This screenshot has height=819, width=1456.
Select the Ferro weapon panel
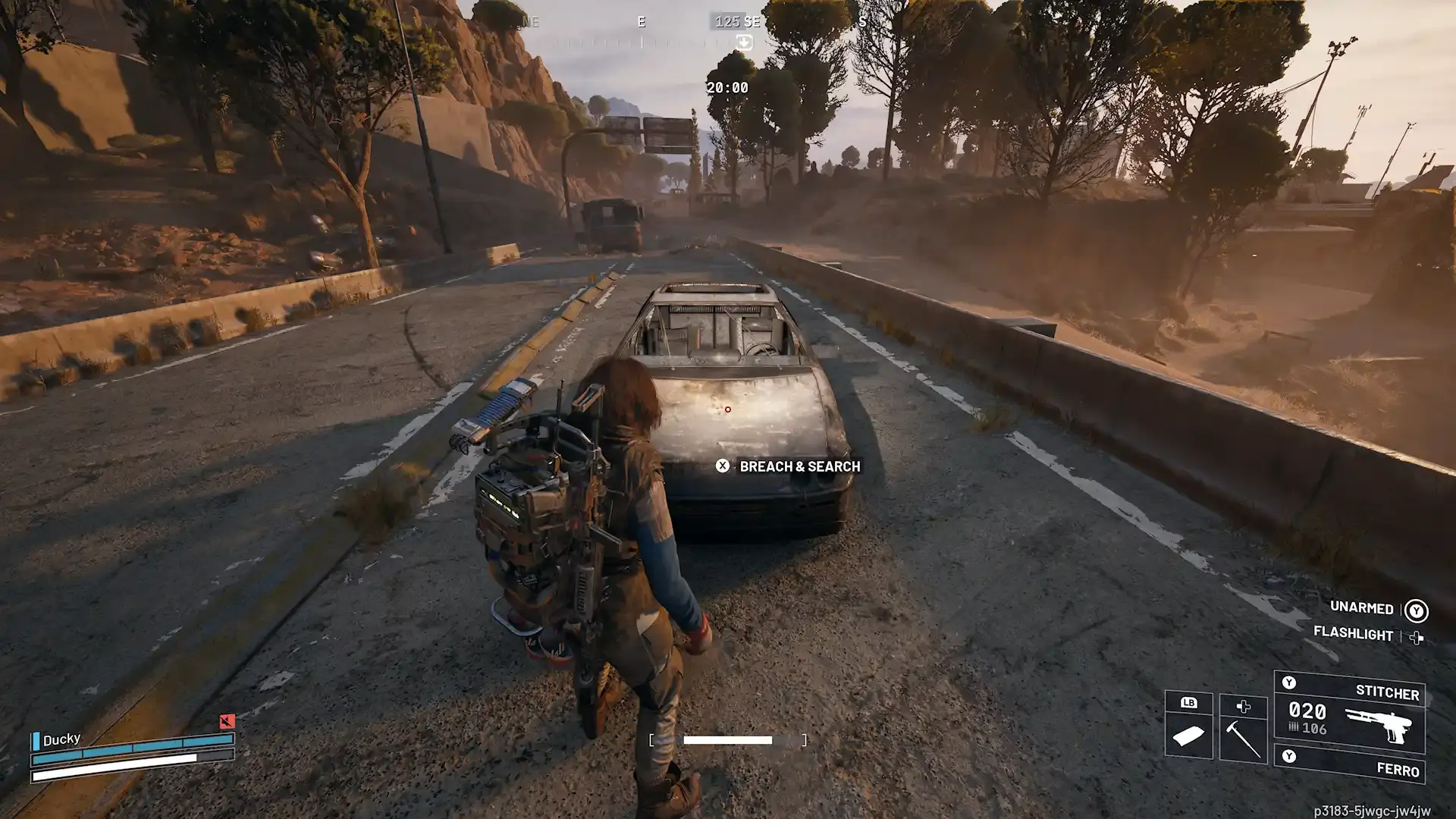coord(1357,764)
